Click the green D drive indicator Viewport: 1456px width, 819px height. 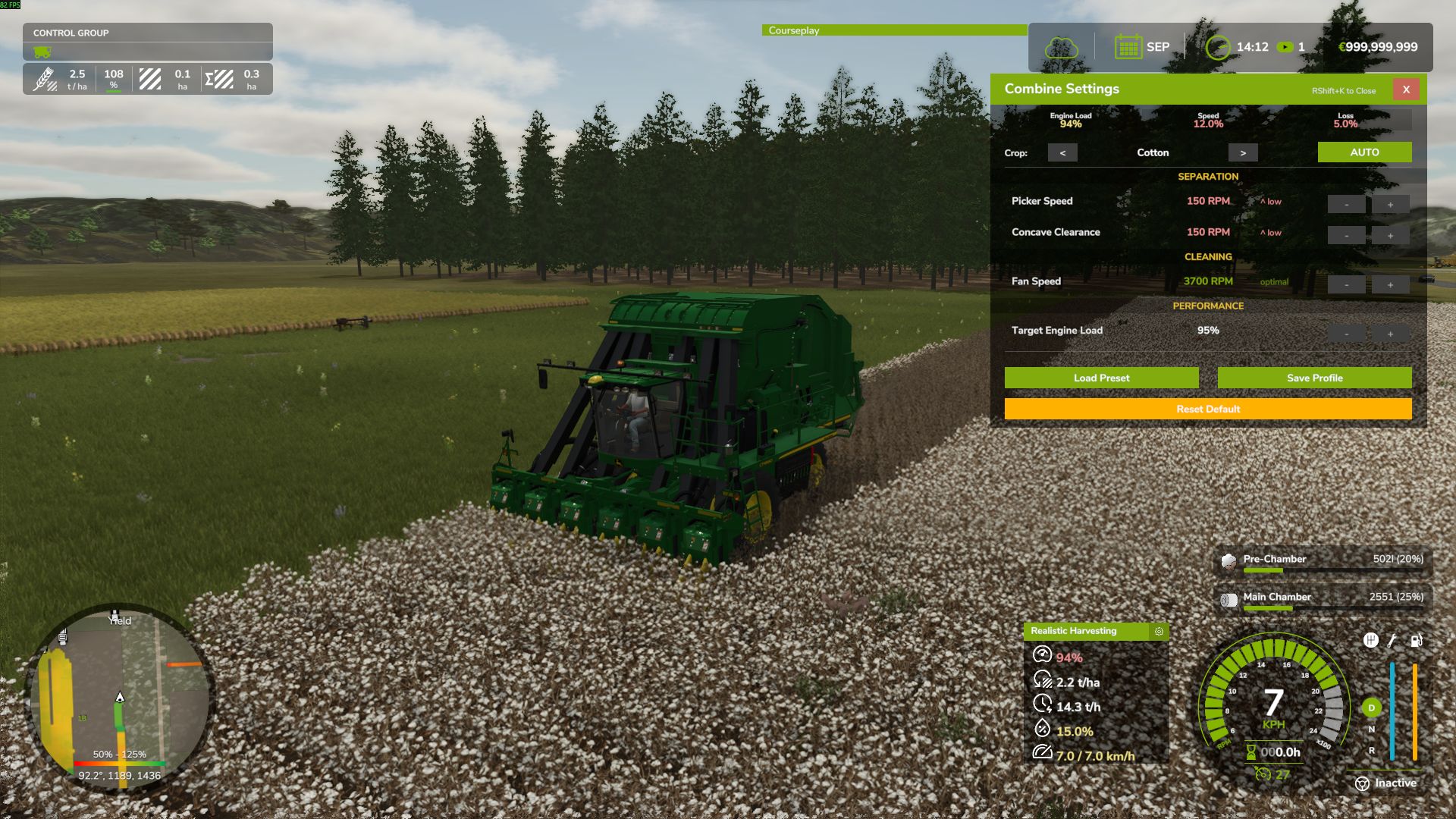(1372, 707)
